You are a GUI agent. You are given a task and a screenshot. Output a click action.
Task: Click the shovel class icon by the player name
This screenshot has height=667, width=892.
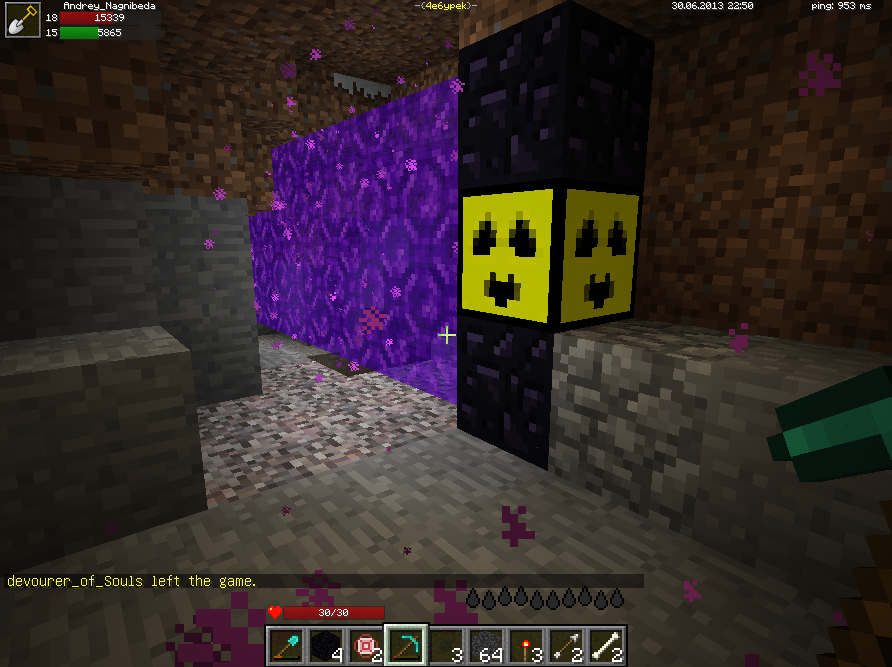coord(22,21)
